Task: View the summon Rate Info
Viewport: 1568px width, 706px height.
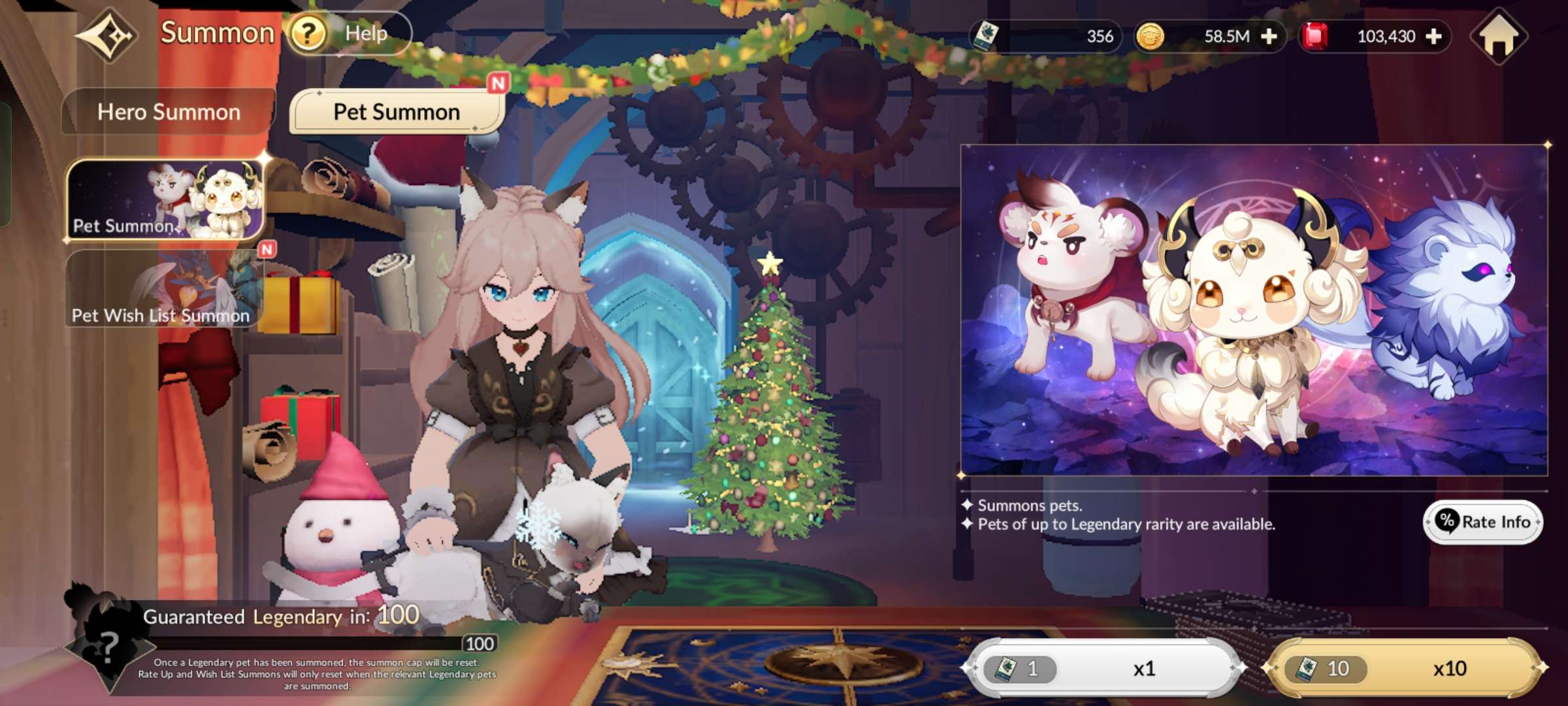Action: pyautogui.click(x=1483, y=522)
